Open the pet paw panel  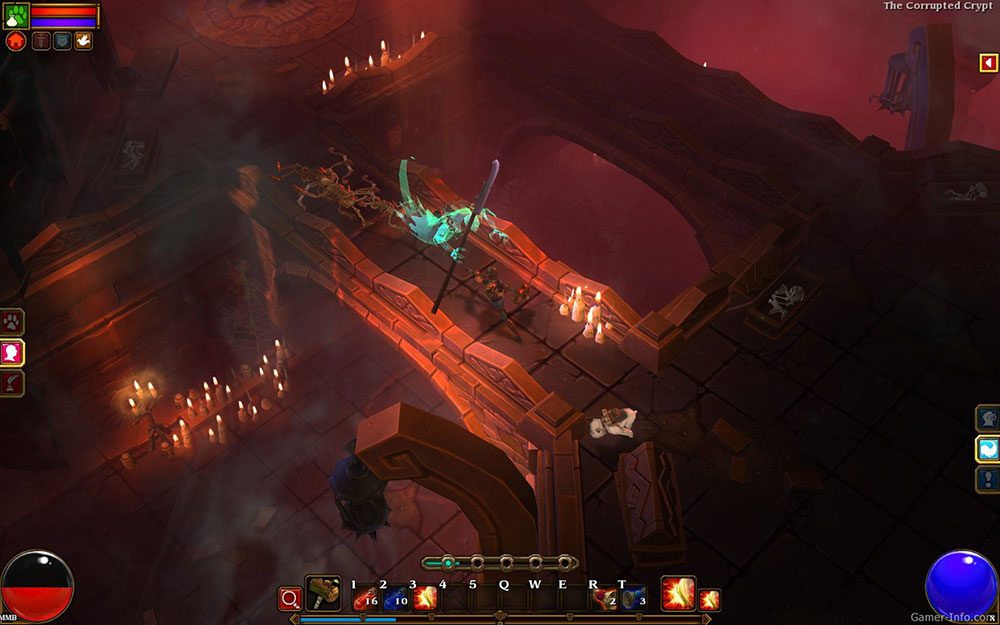coord(12,322)
